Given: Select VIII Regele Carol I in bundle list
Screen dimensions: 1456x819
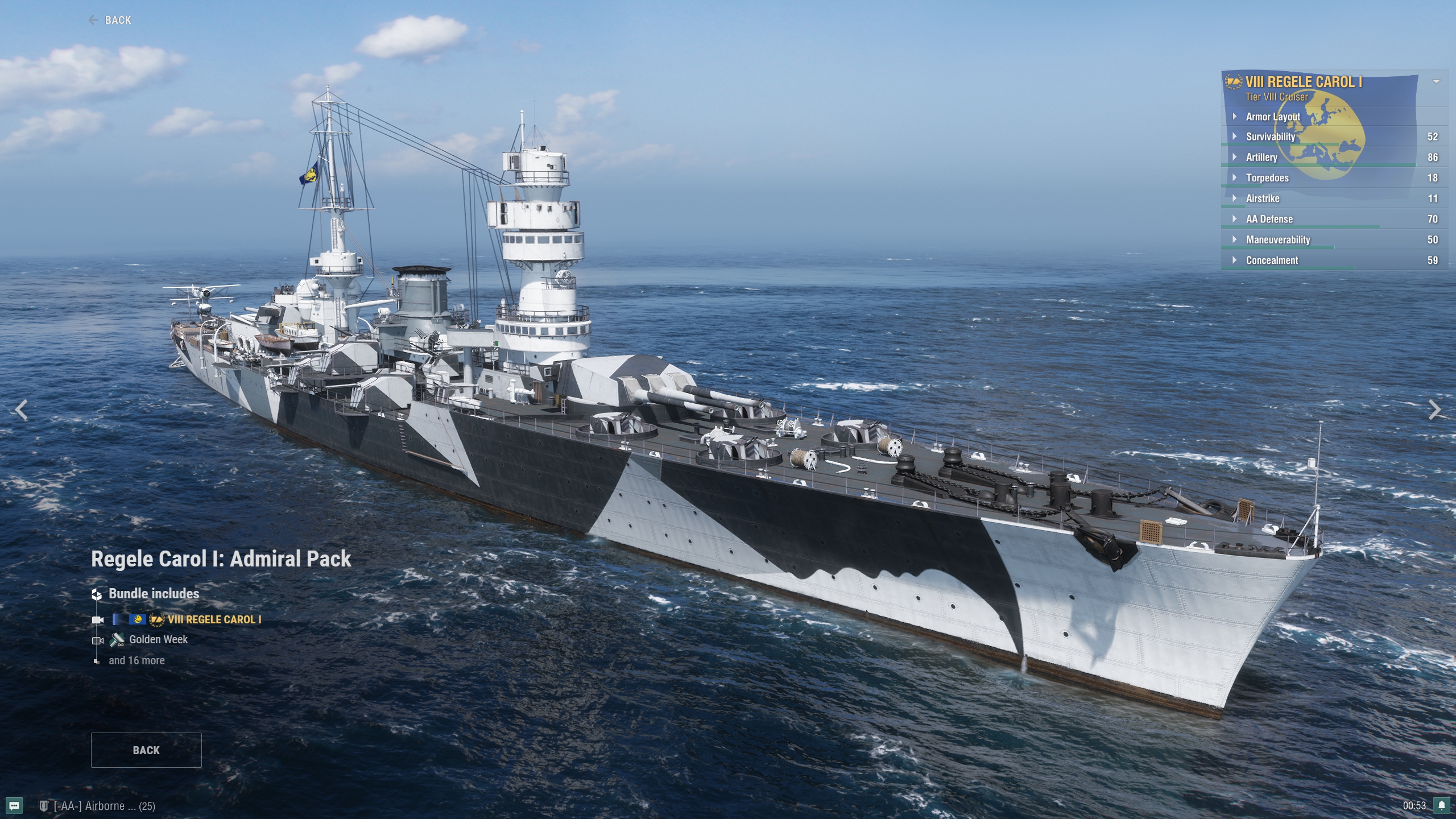Looking at the screenshot, I should click(x=214, y=619).
